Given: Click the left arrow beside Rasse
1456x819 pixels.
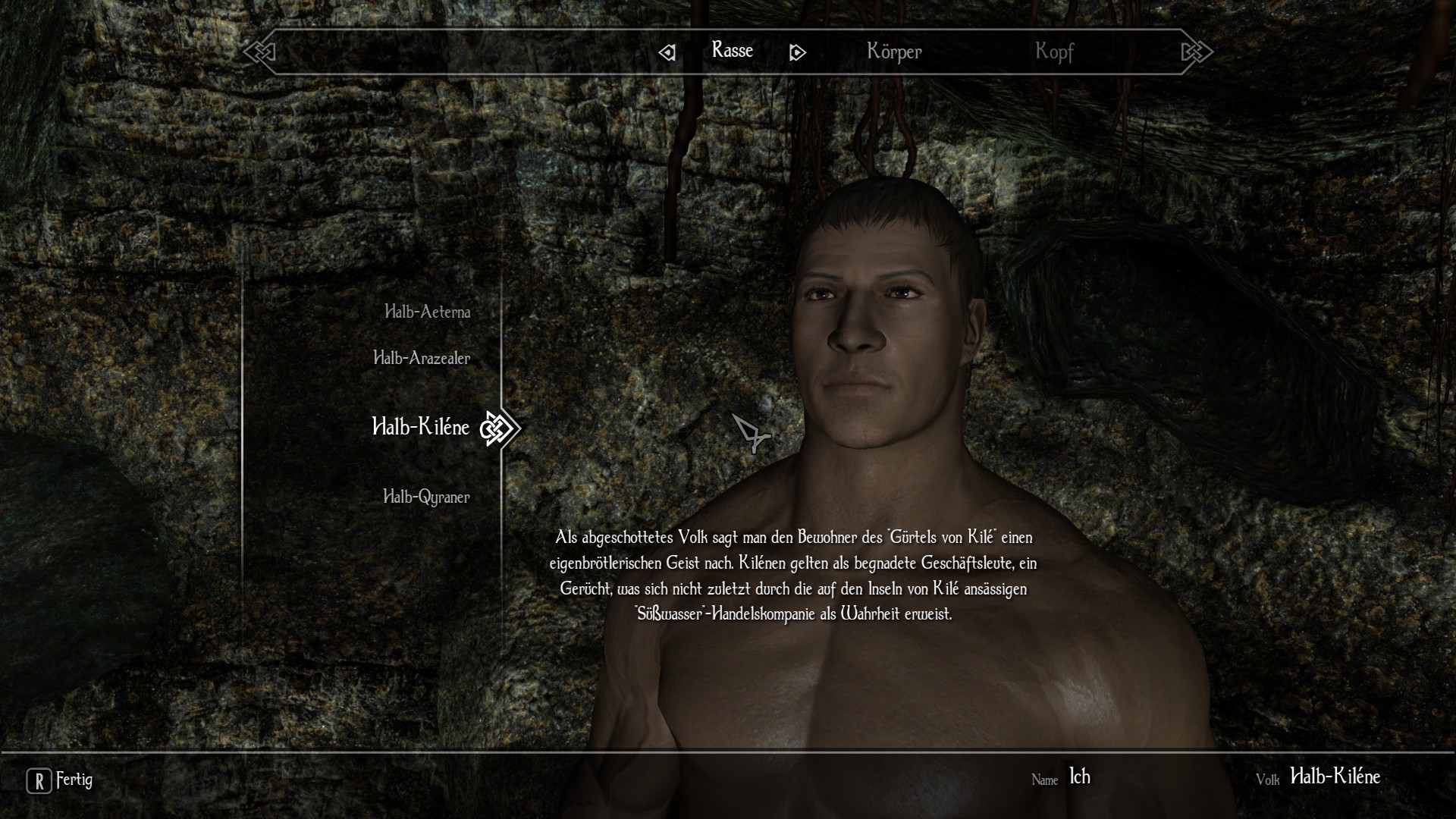Looking at the screenshot, I should click(667, 52).
